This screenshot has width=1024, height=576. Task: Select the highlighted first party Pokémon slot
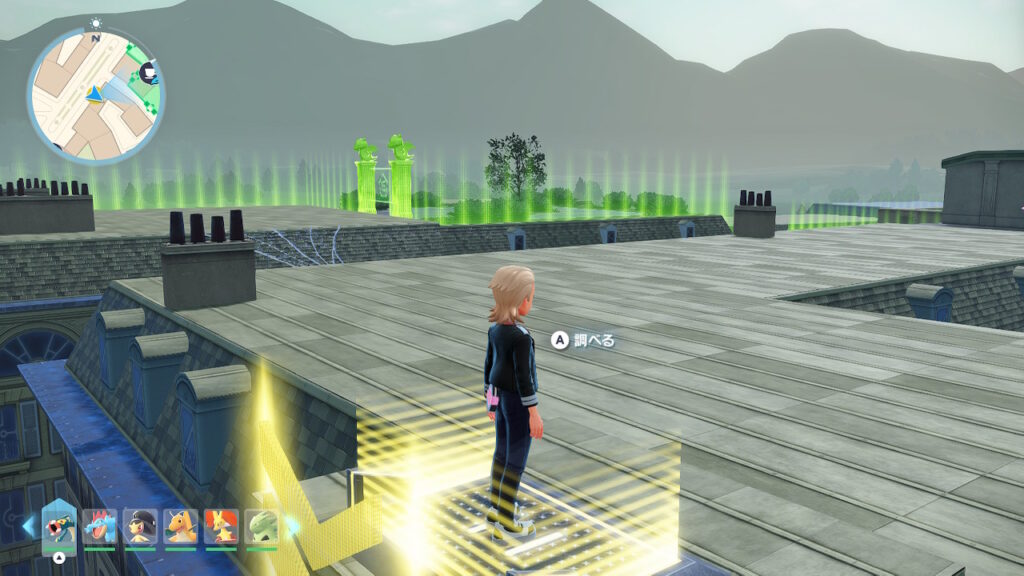[59, 526]
